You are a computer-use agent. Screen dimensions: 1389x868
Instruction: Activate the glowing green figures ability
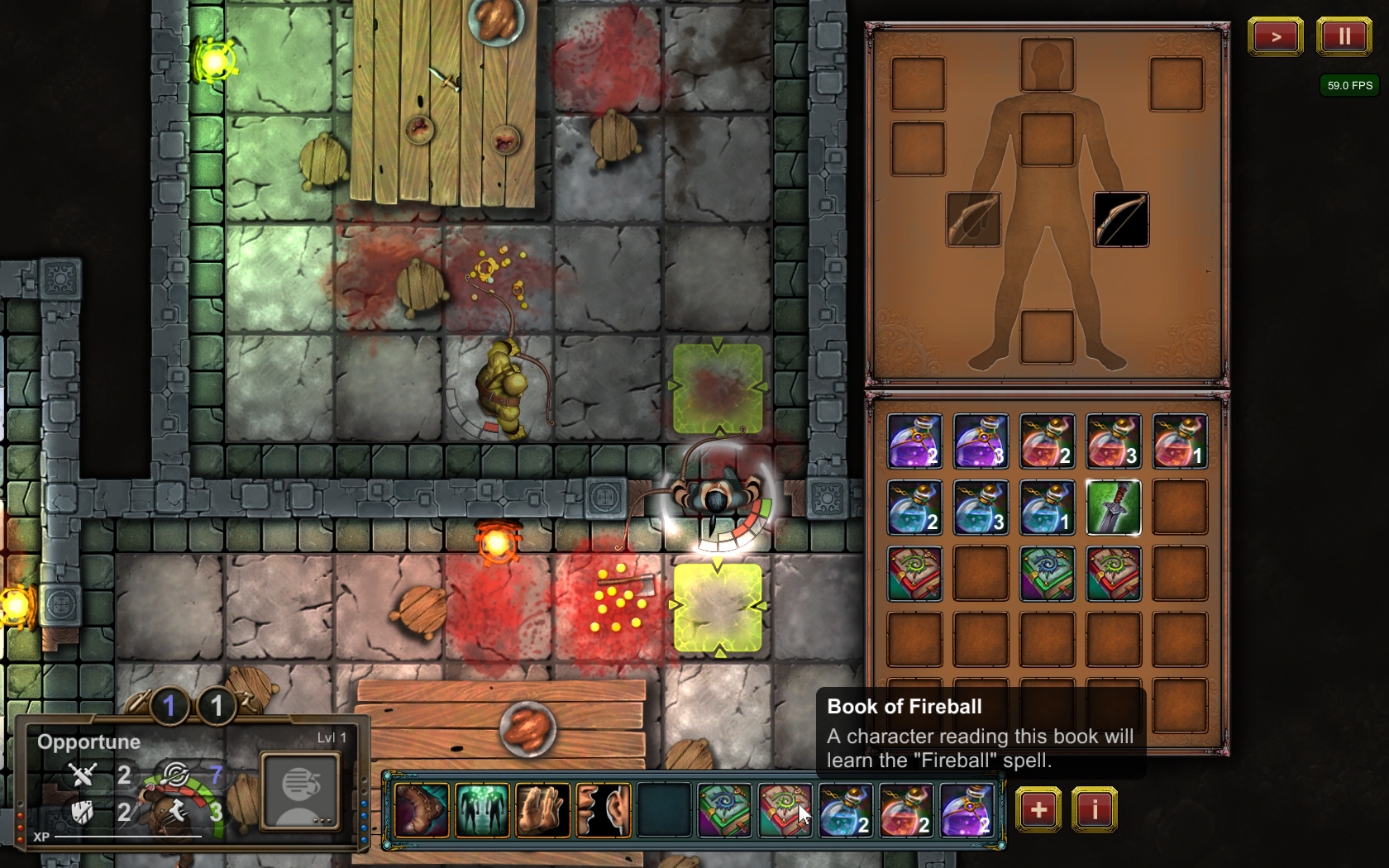[x=482, y=811]
